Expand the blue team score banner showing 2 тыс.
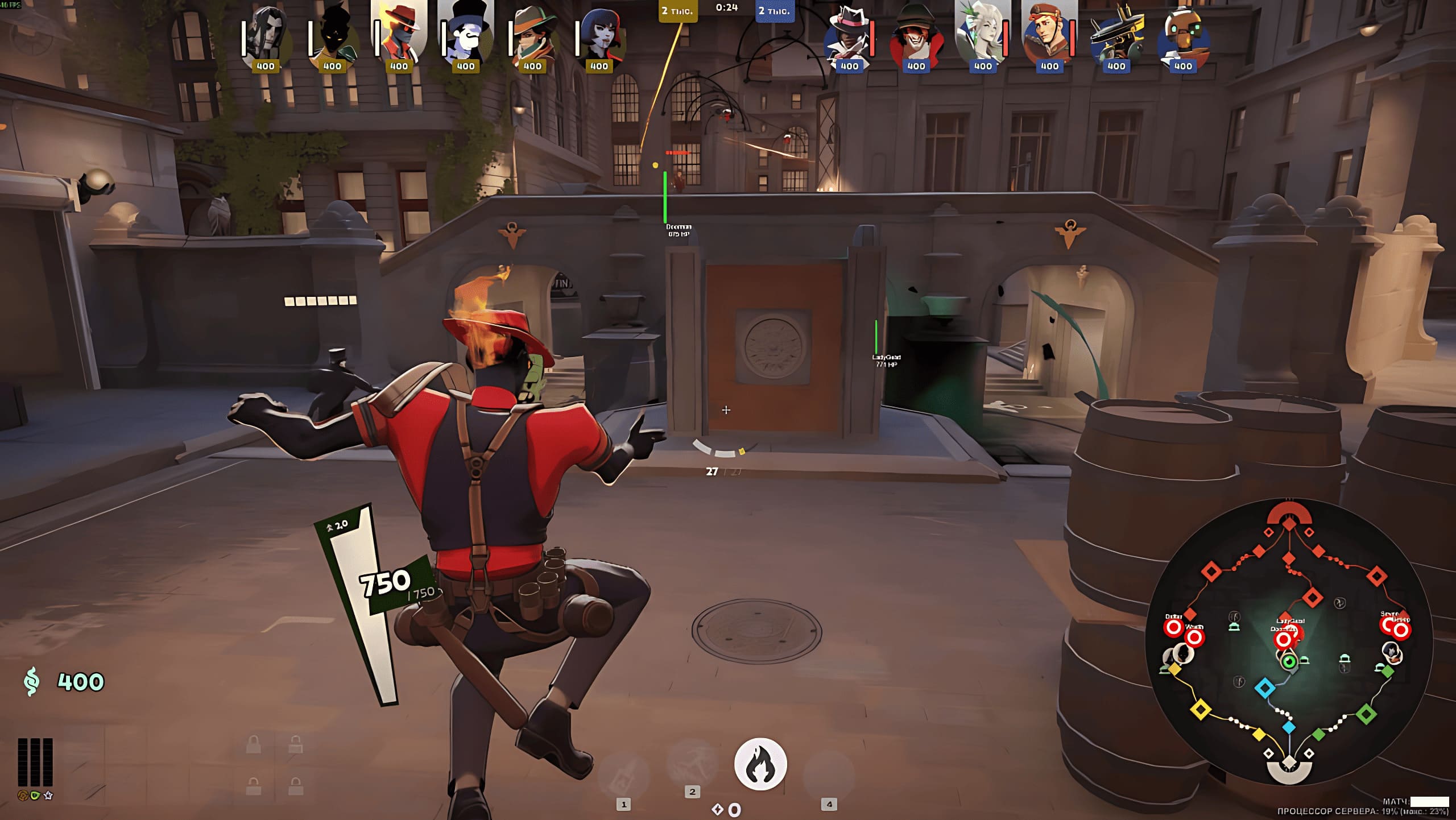Image resolution: width=1456 pixels, height=820 pixels. pyautogui.click(x=770, y=11)
